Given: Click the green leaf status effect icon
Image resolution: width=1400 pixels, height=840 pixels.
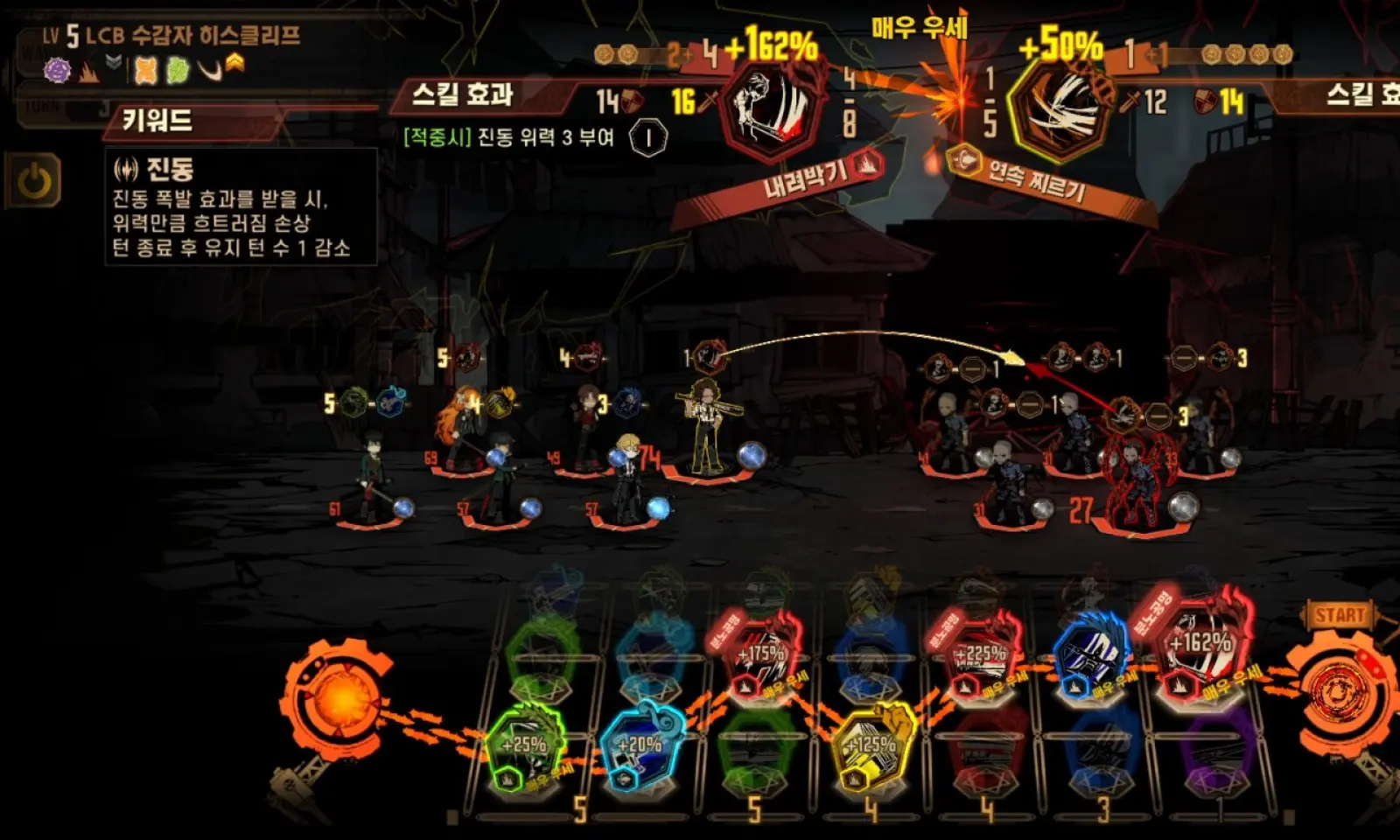Looking at the screenshot, I should (178, 70).
